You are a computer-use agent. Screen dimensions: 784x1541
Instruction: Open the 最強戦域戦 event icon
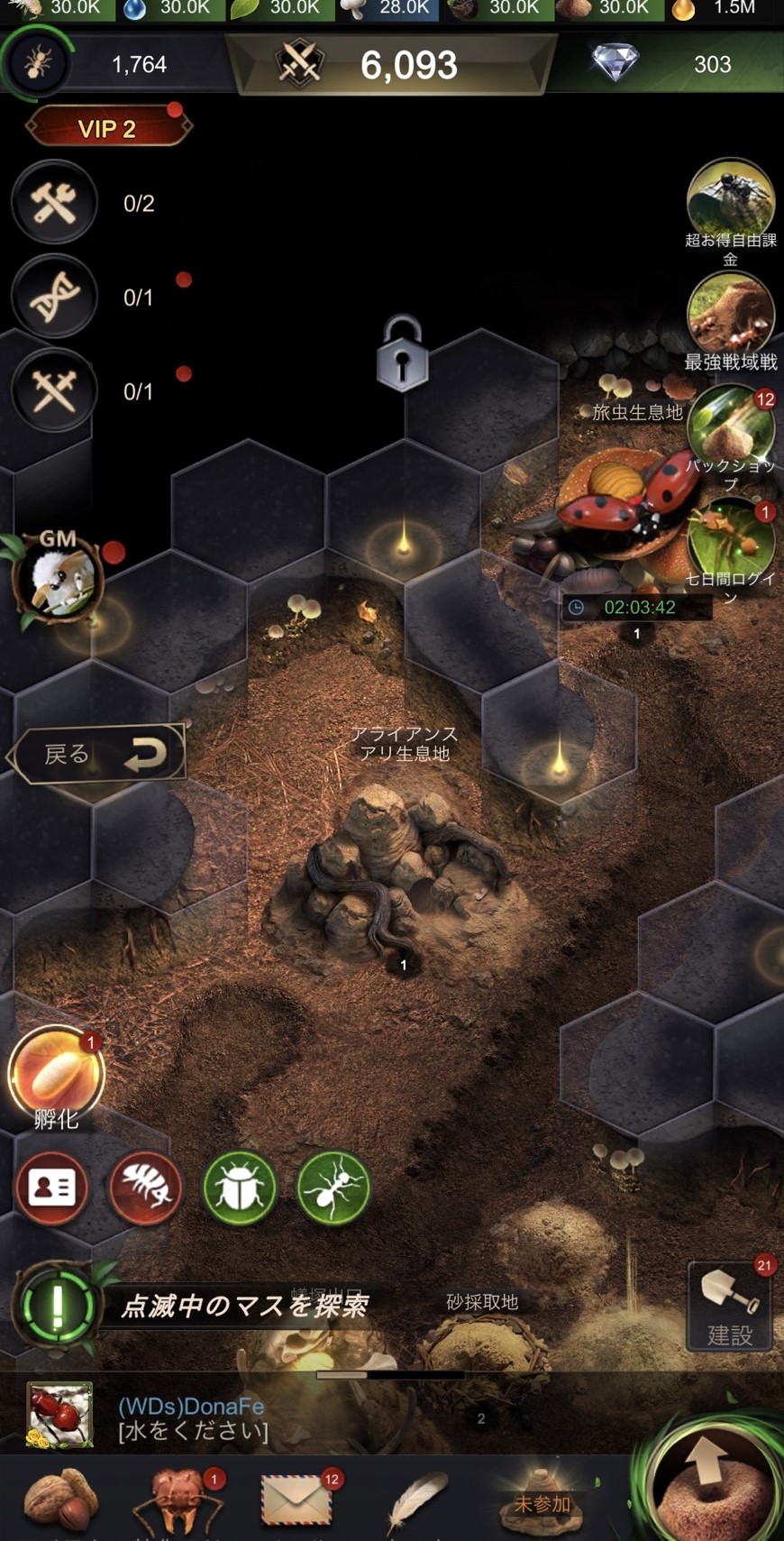(x=730, y=314)
